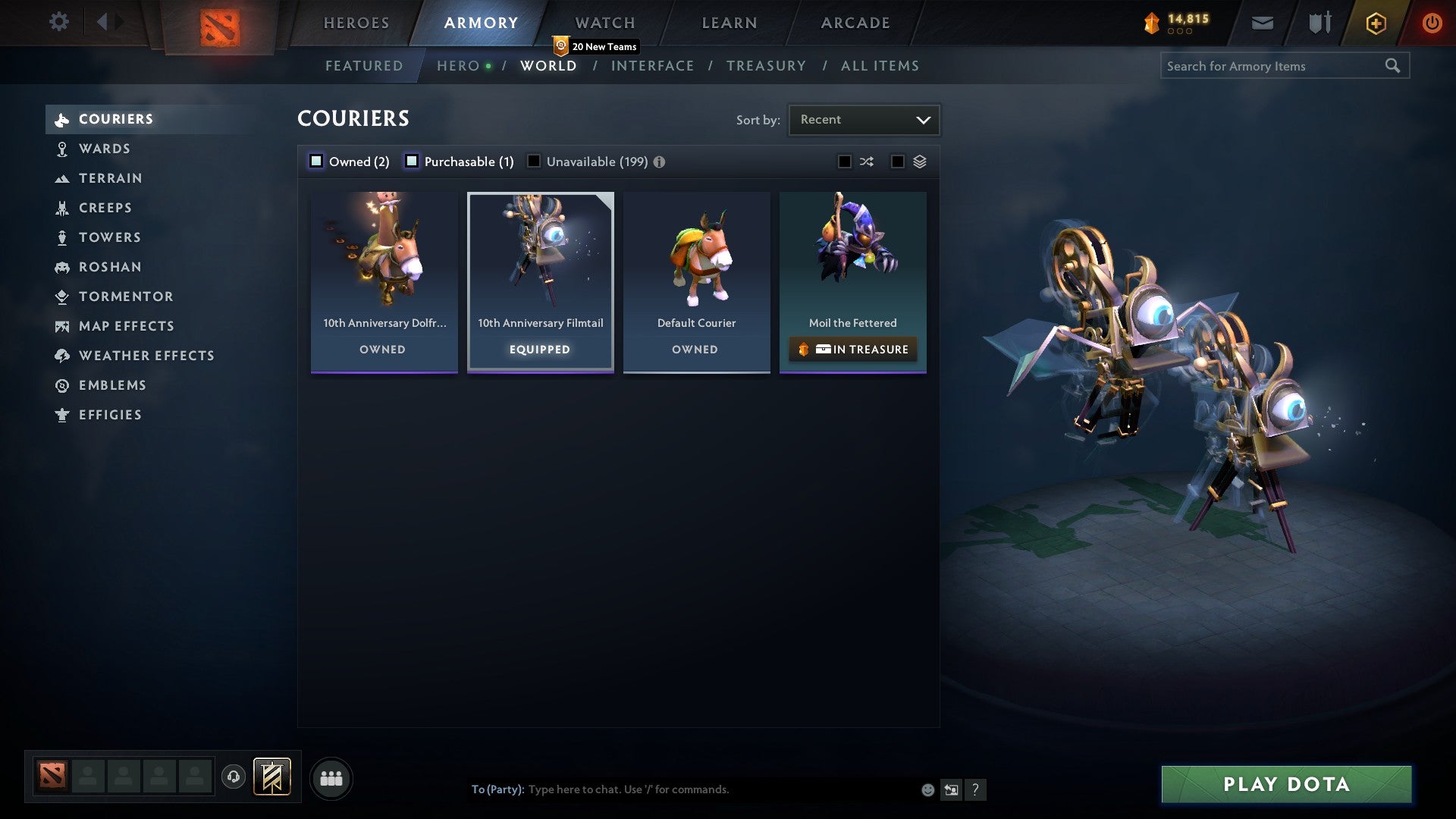Check the Unavailable (199) filter
The width and height of the screenshot is (1456, 819).
535,162
